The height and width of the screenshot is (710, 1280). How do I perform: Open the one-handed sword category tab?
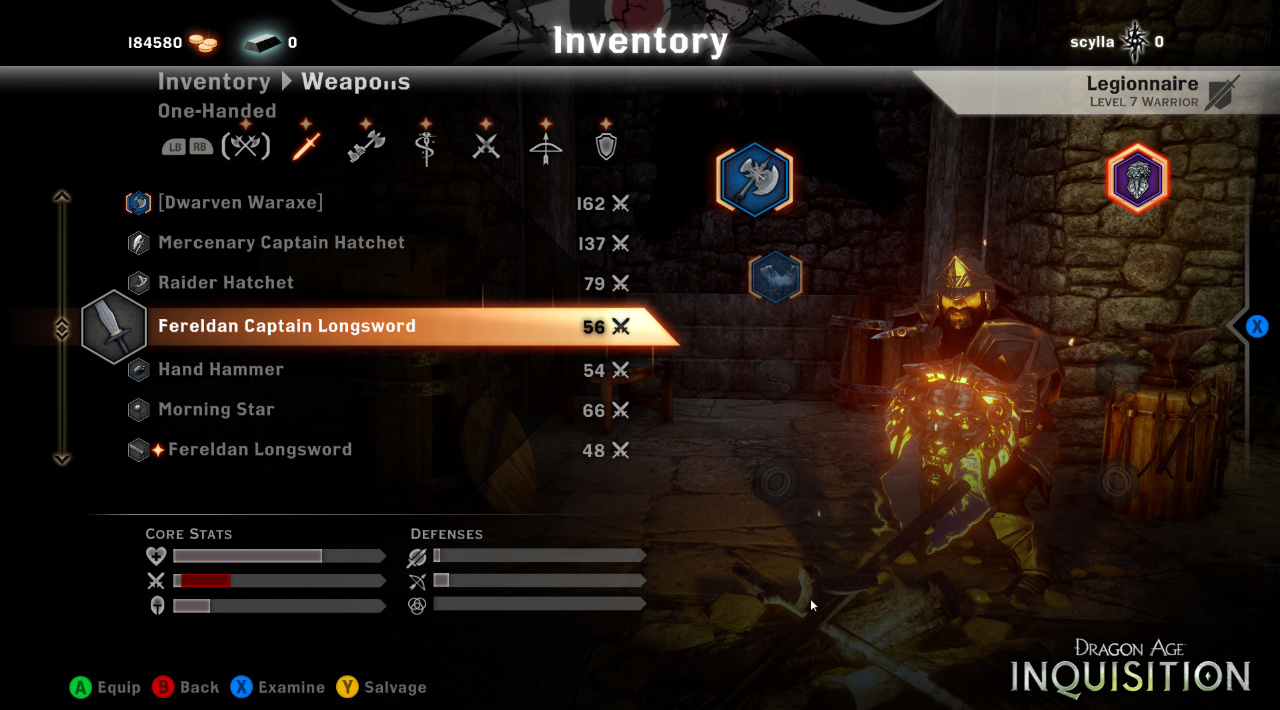click(306, 146)
